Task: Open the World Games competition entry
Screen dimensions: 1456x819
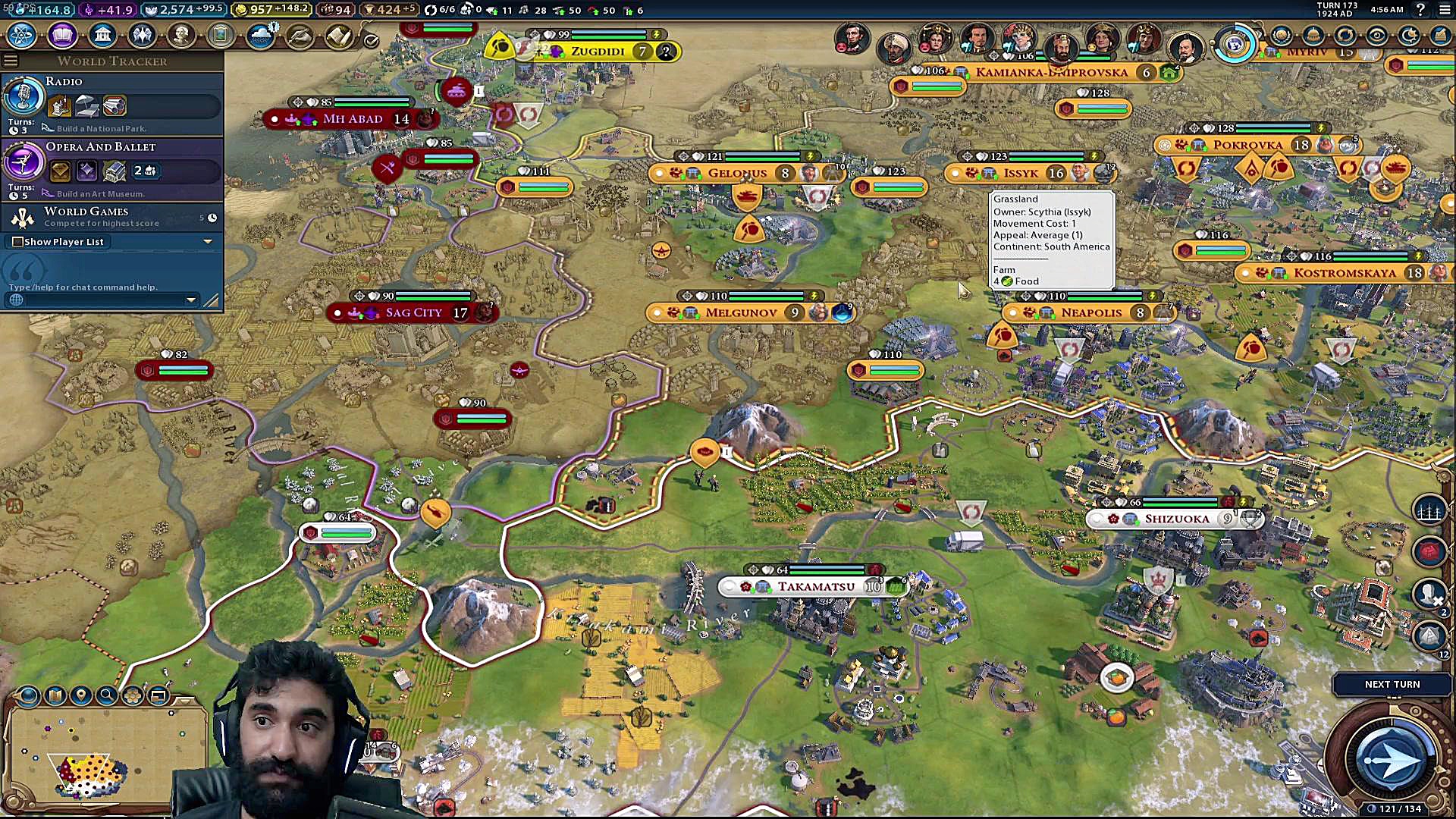Action: tap(112, 217)
